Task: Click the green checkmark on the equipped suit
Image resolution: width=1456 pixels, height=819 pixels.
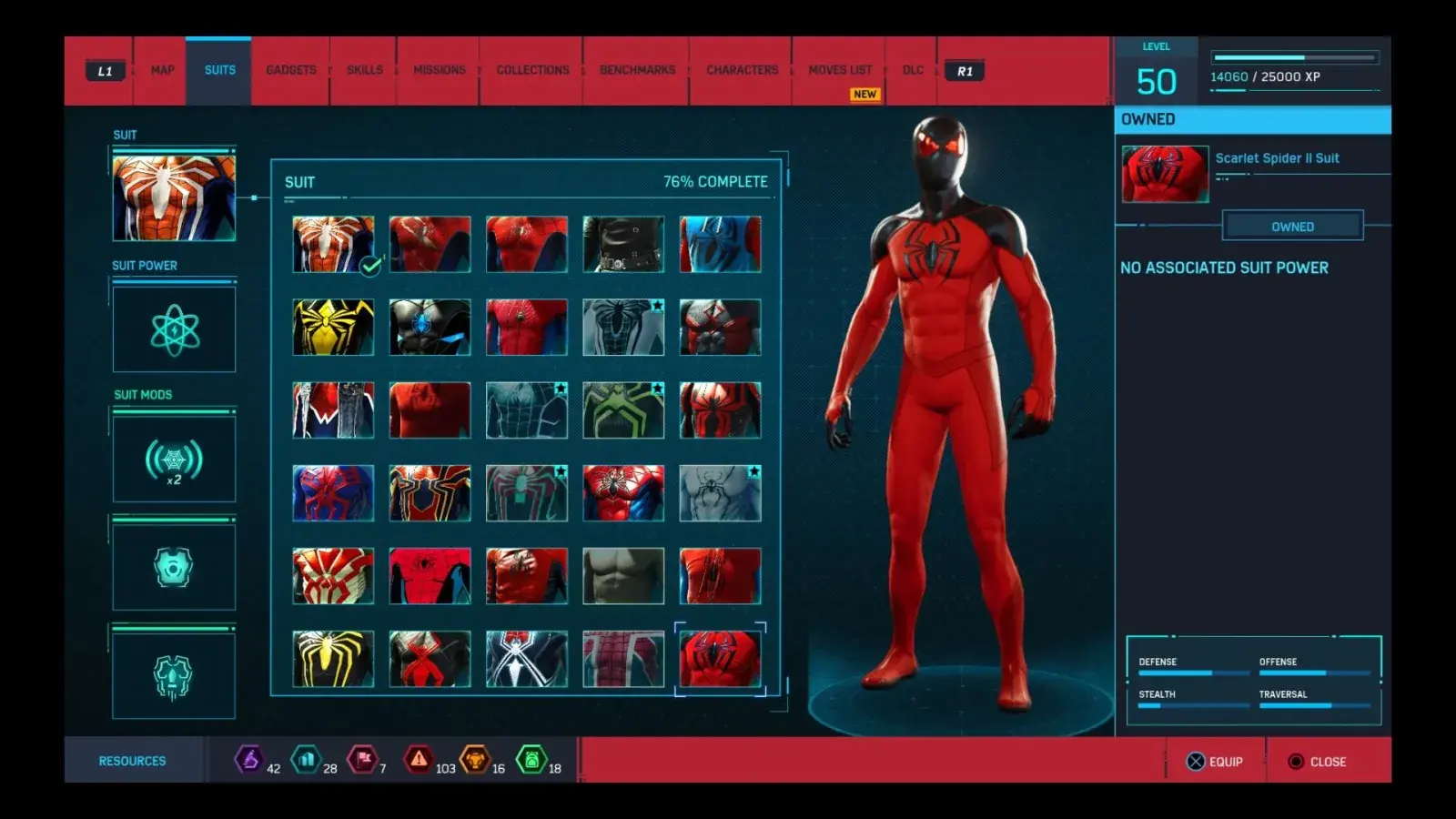Action: tap(369, 268)
